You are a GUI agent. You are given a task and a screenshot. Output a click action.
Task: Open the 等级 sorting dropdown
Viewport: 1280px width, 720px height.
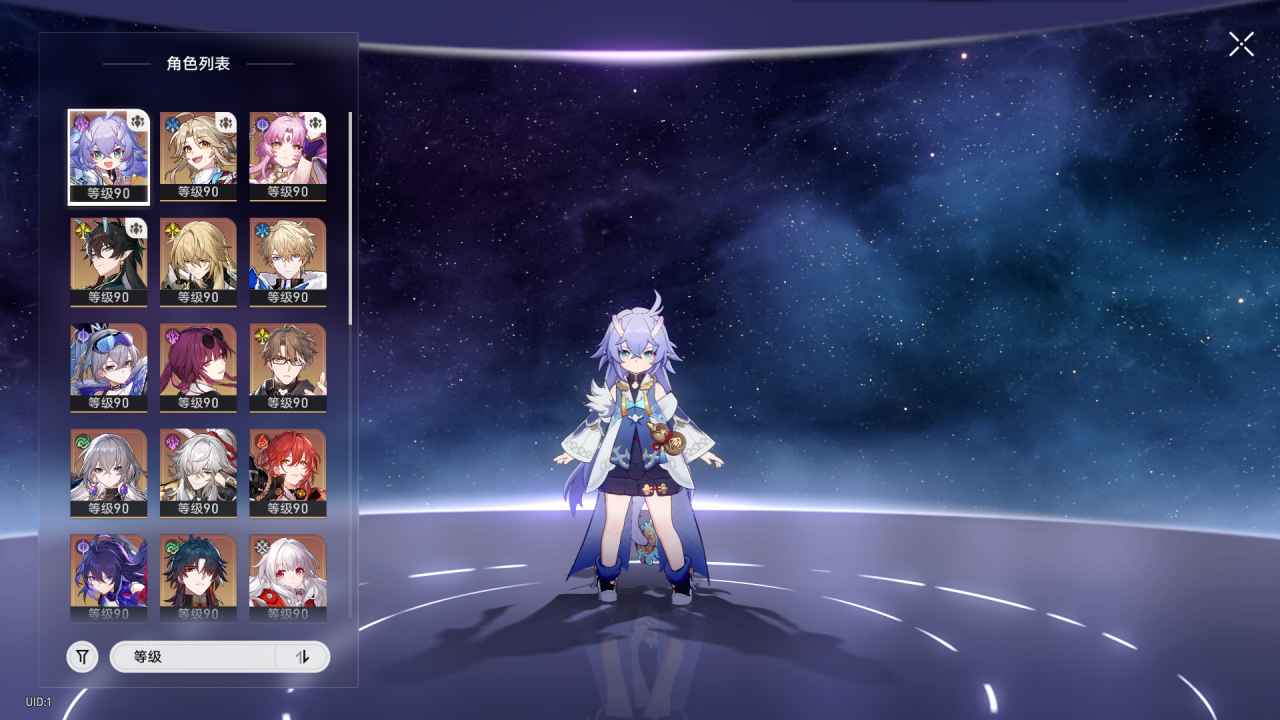point(190,656)
